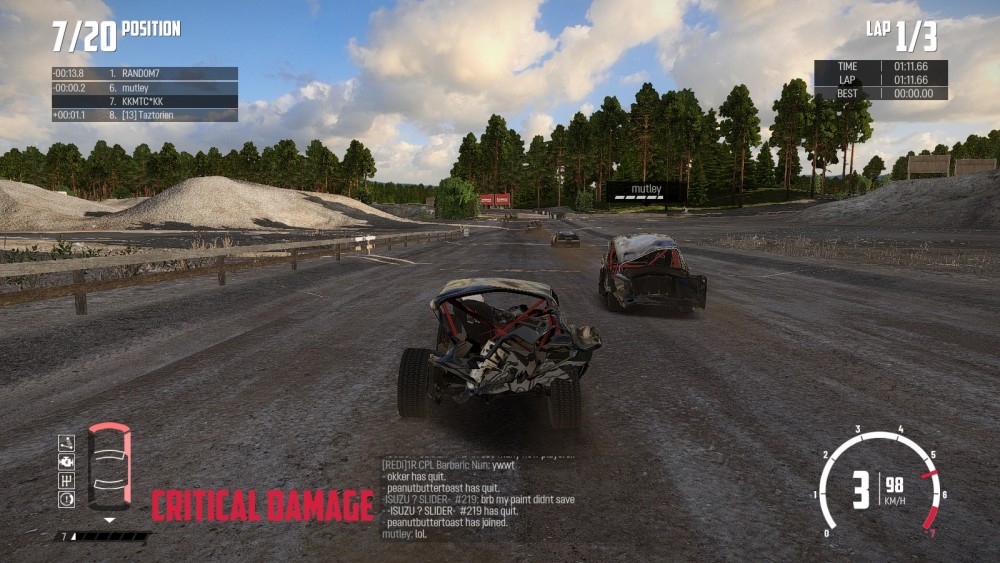Choose the KKMTC*KK leaderboard entry
This screenshot has width=1000, height=563.
coord(144,102)
